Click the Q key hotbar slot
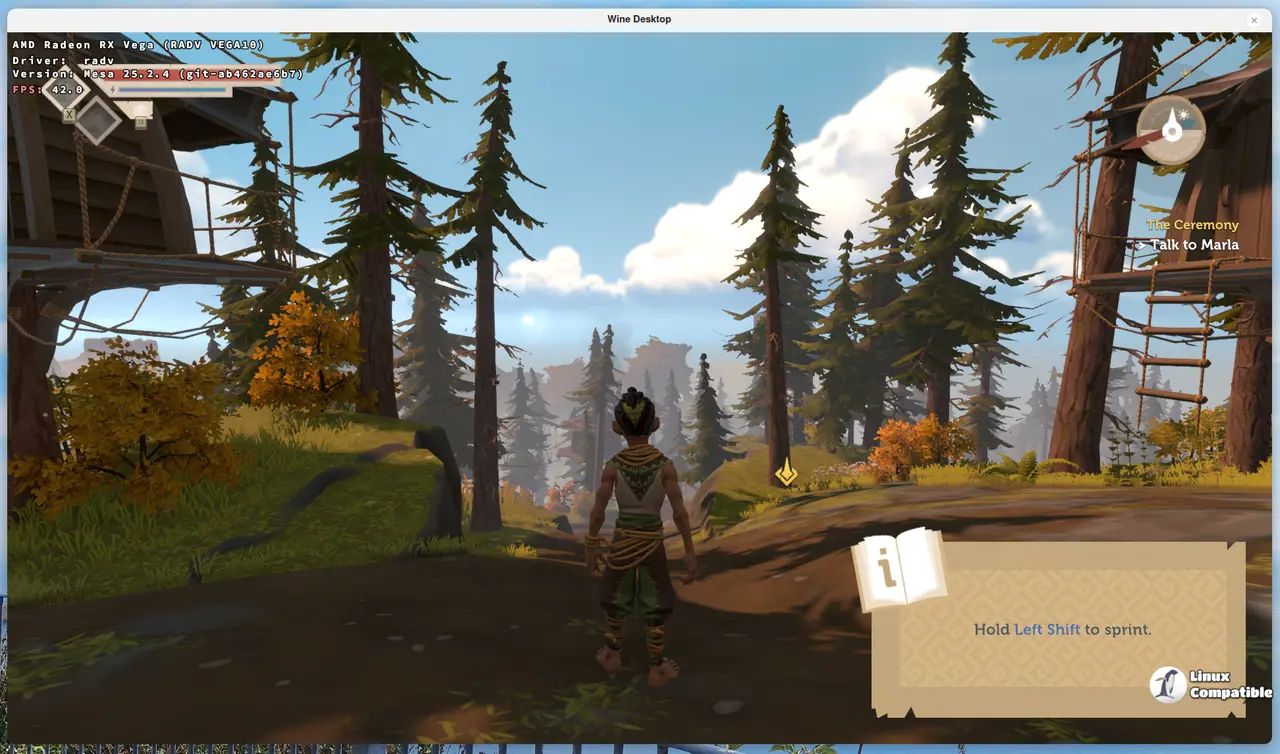 click(140, 122)
